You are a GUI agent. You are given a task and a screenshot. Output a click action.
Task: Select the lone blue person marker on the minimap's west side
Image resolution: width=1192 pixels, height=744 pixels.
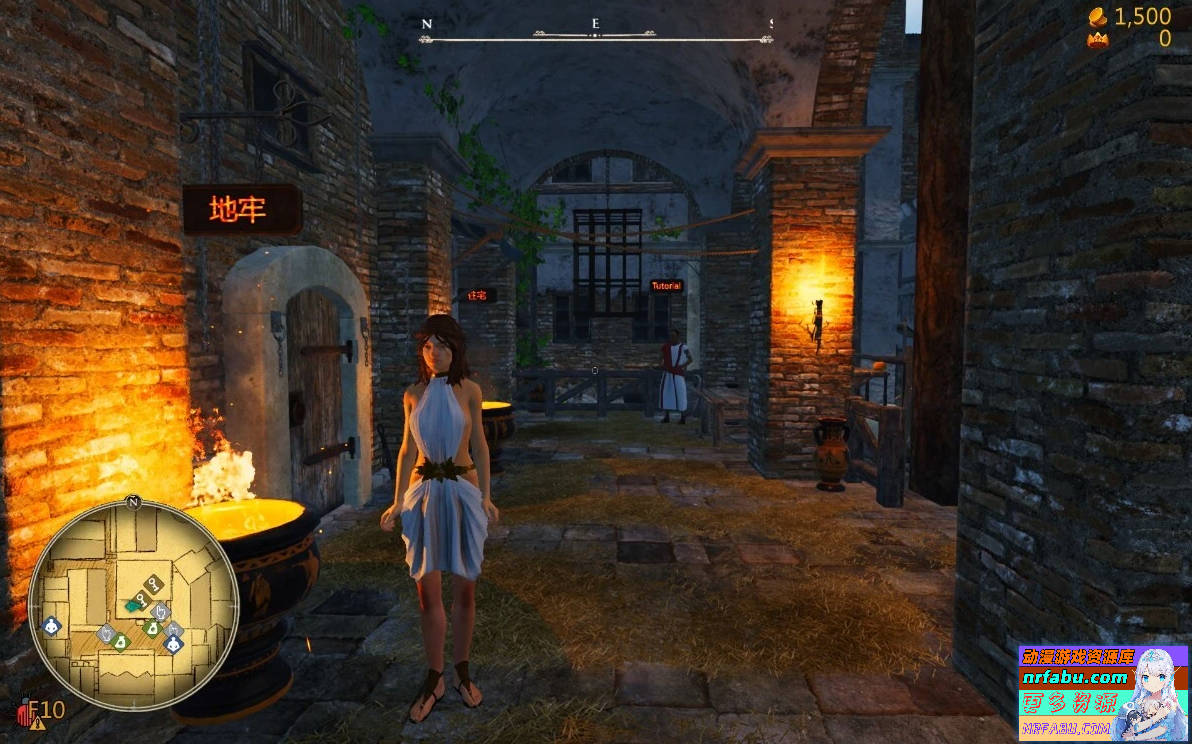pos(52,627)
